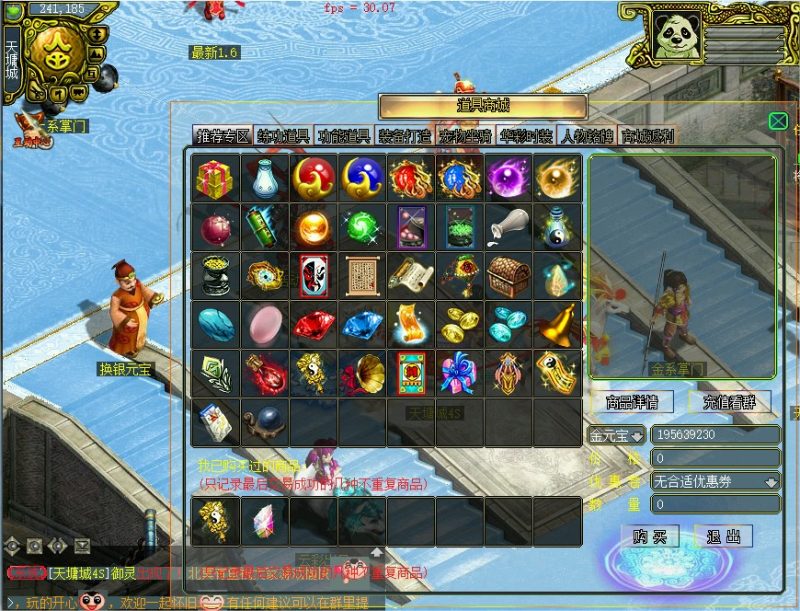Choose the golden gramophone horn item
The width and height of the screenshot is (800, 611).
[361, 373]
